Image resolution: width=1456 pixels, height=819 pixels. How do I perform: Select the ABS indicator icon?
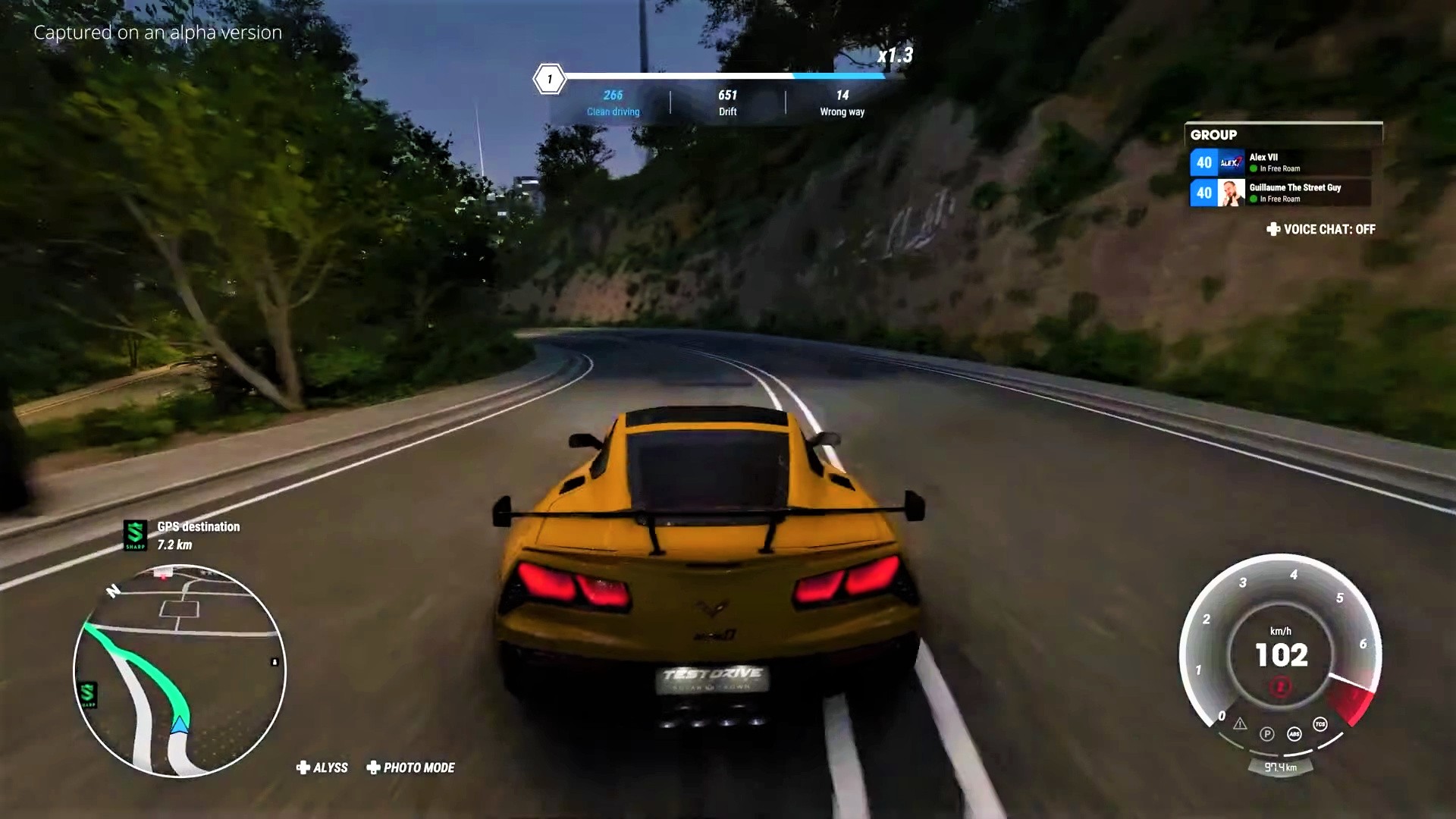click(x=1294, y=735)
